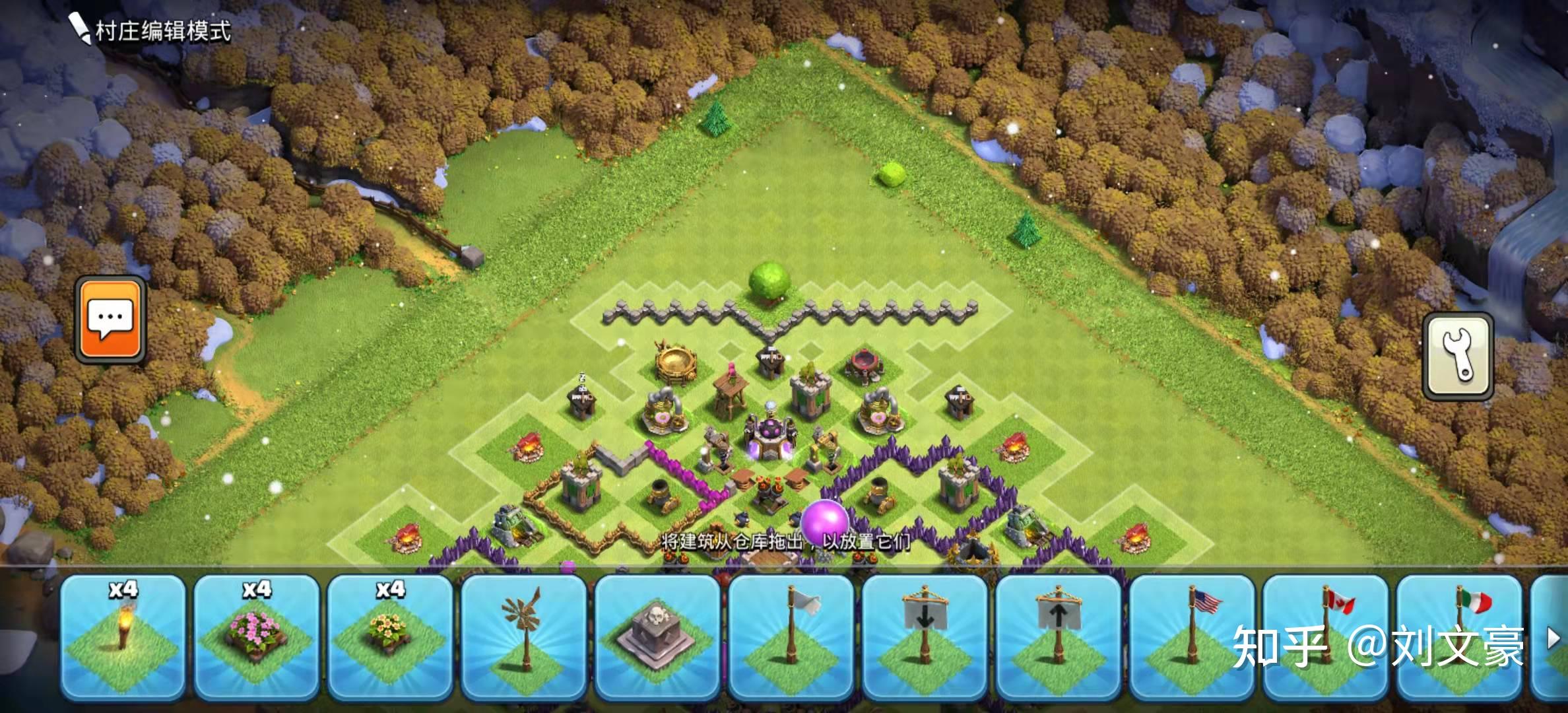Choose the Canadian flag decoration slot
Screen dimensions: 1568x713
(1326, 636)
